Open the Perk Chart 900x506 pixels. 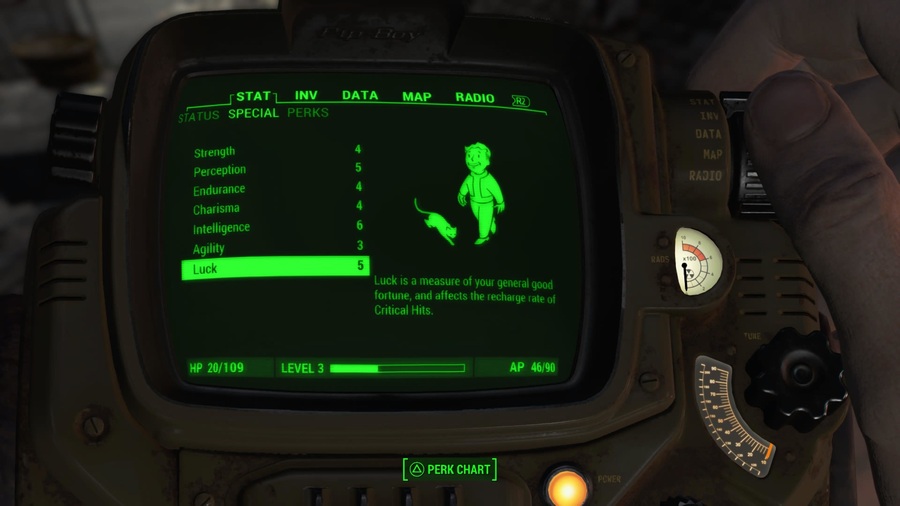click(x=449, y=469)
